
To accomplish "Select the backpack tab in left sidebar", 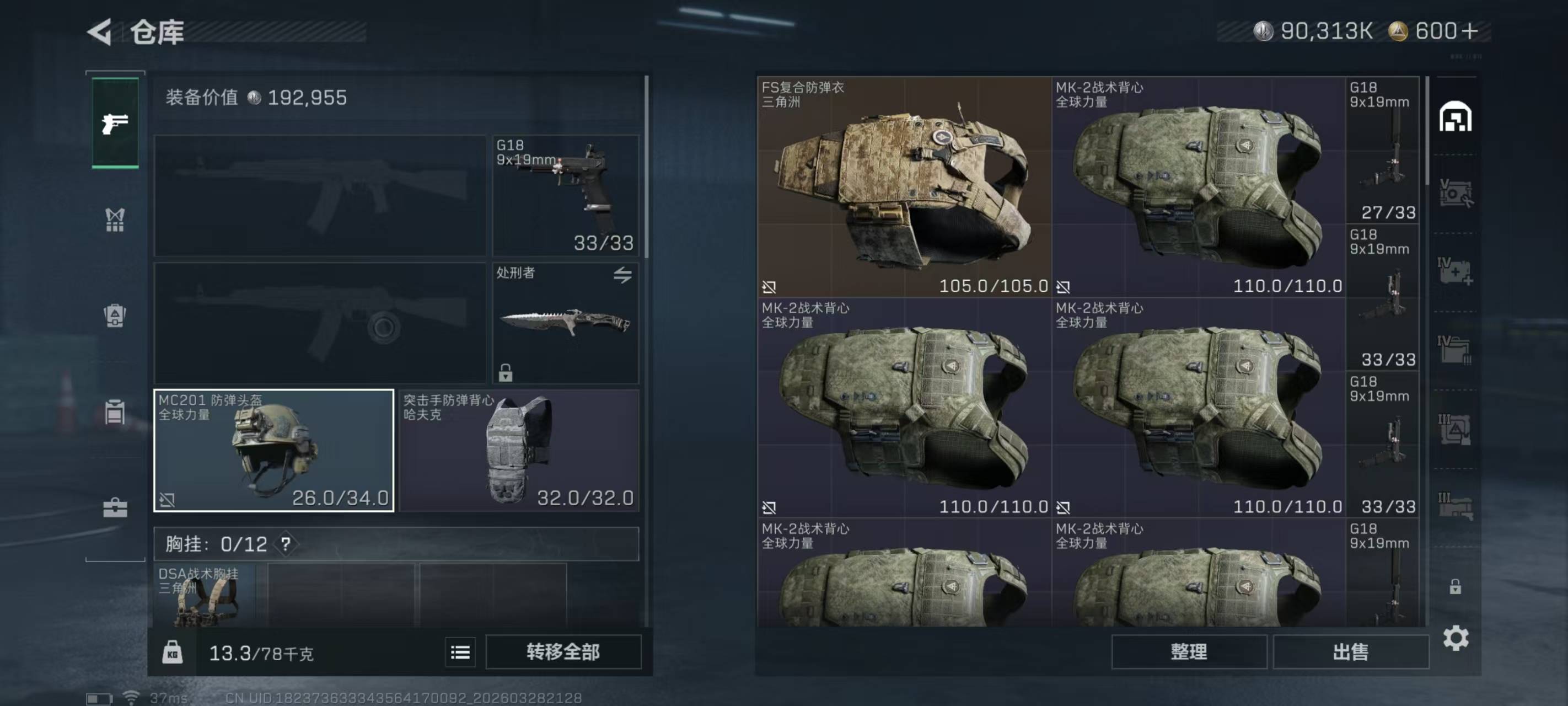I will [x=115, y=316].
